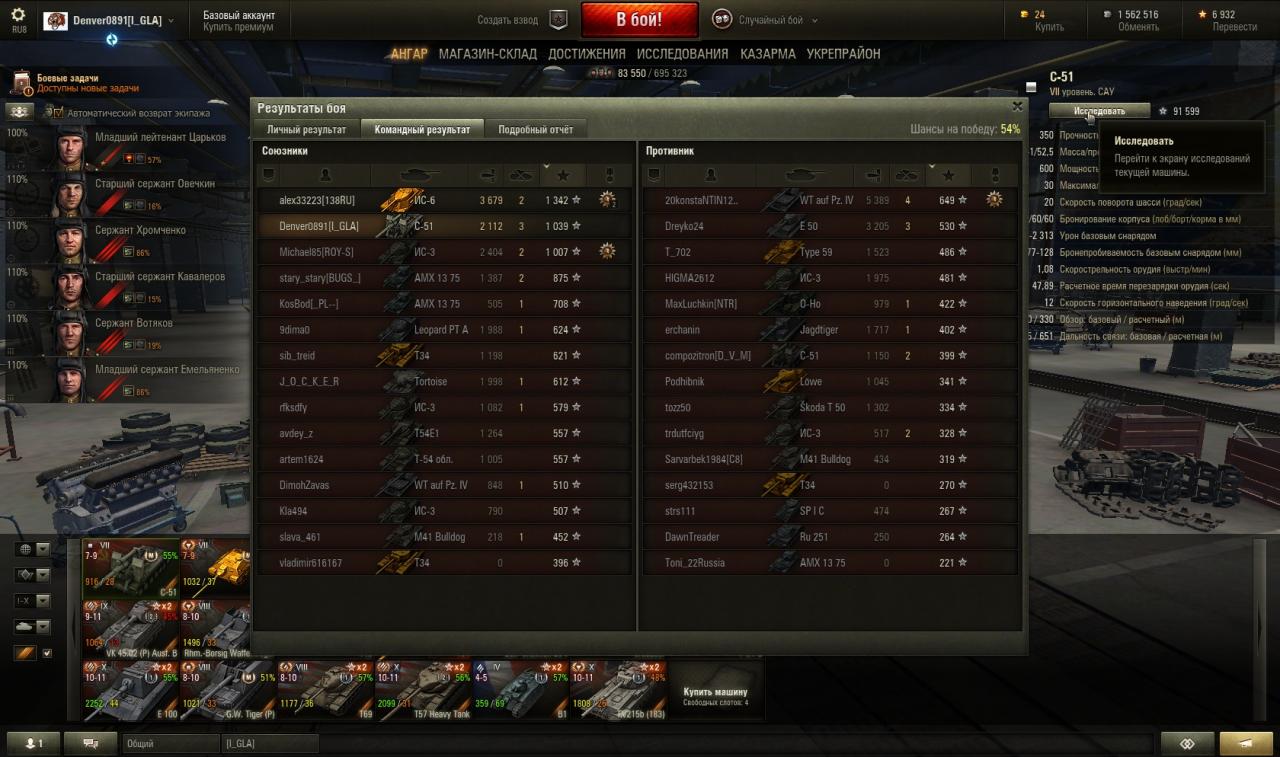This screenshot has height=757, width=1280.
Task: Open the Исследования tech tree
Action: click(x=682, y=54)
